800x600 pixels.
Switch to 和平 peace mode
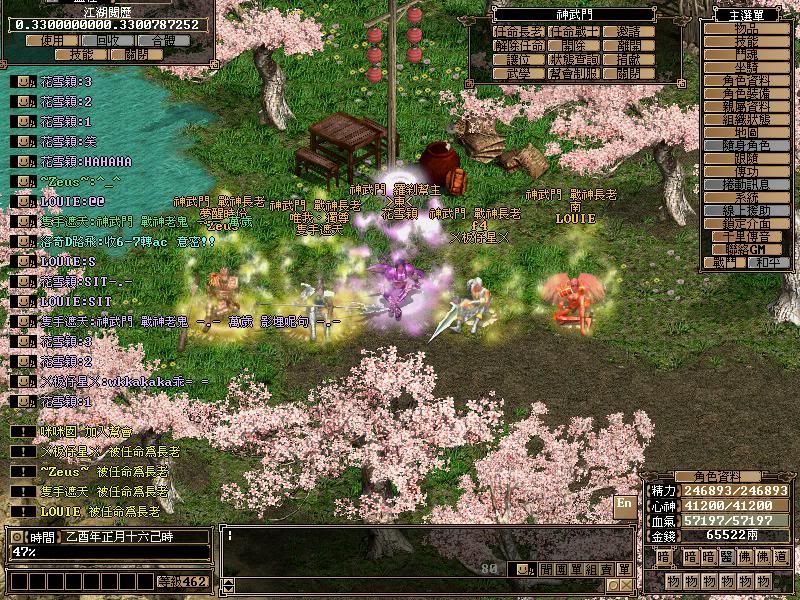pyautogui.click(x=767, y=262)
